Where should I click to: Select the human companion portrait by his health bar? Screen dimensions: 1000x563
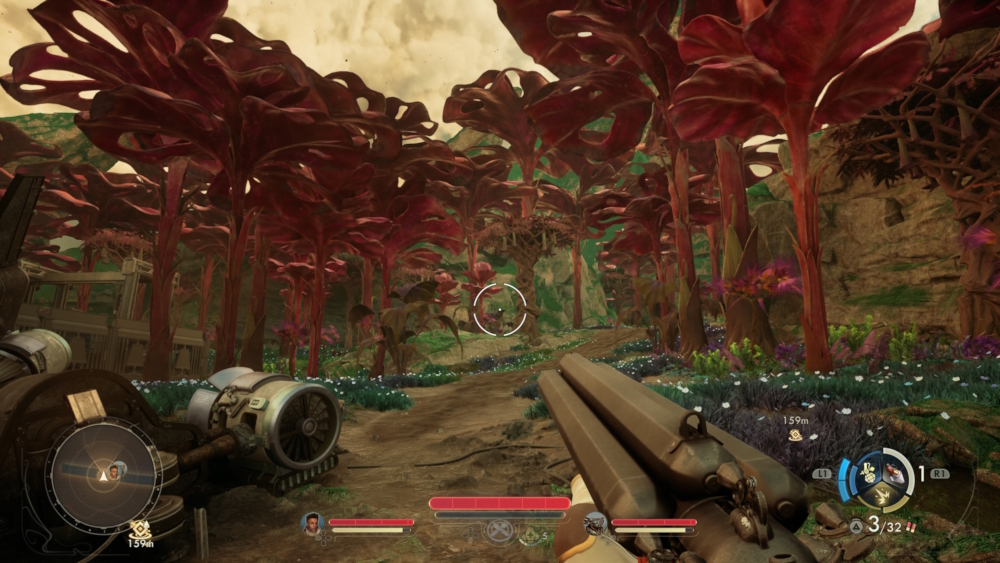313,521
